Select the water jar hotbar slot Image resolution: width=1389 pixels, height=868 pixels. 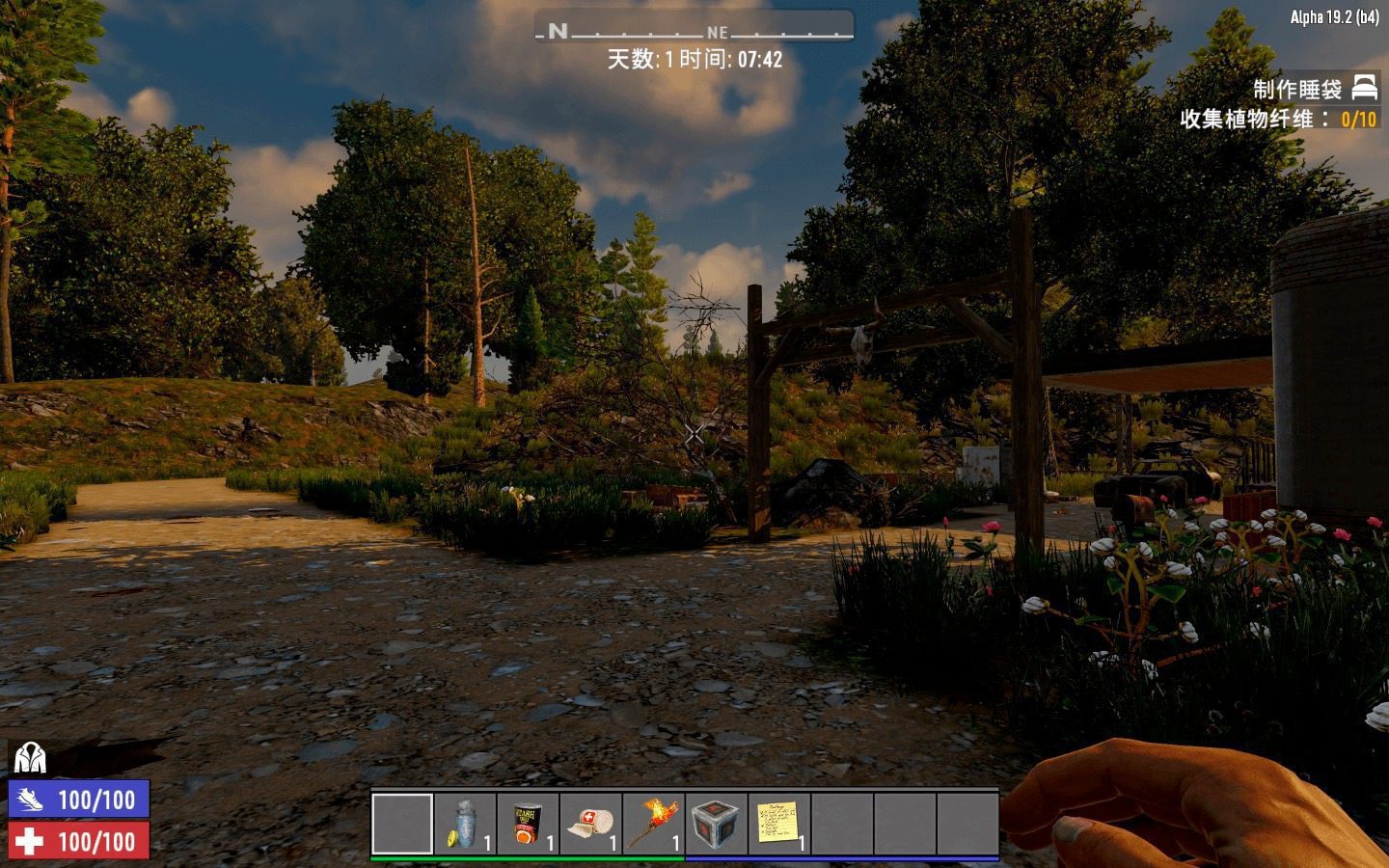pos(465,824)
